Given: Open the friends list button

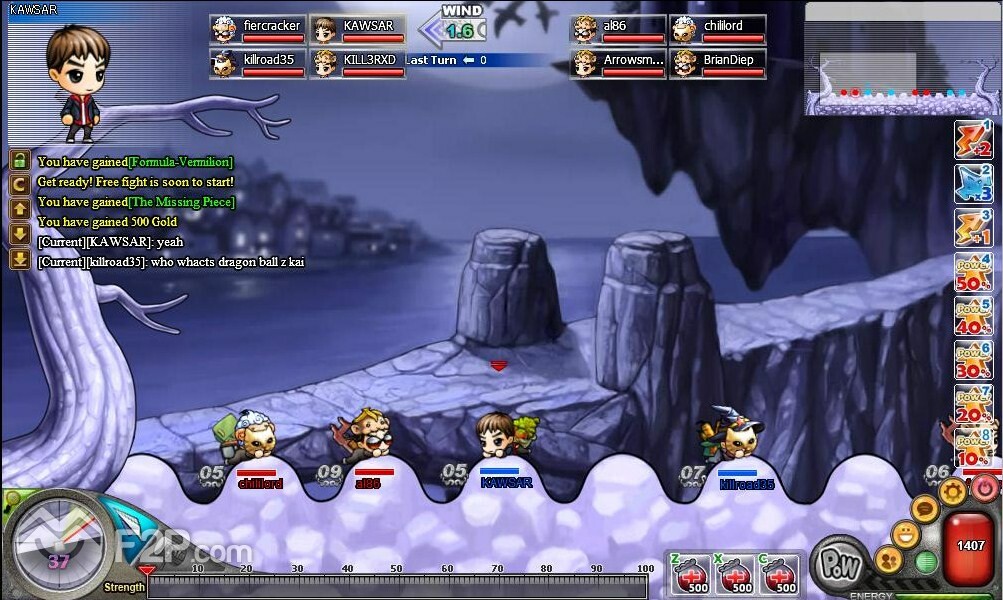Looking at the screenshot, I should (887, 559).
